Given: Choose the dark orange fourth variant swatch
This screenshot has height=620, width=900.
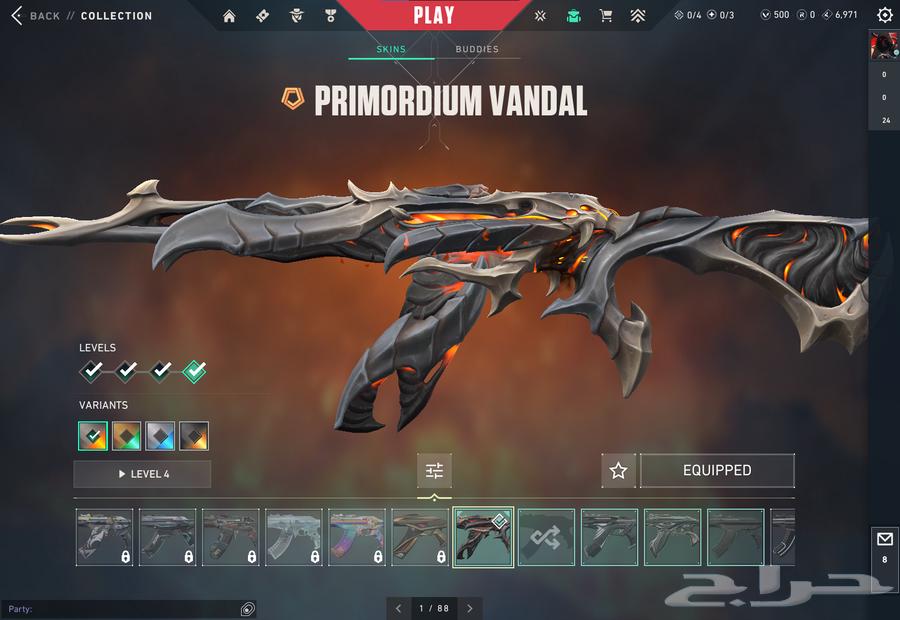Looking at the screenshot, I should click(194, 436).
